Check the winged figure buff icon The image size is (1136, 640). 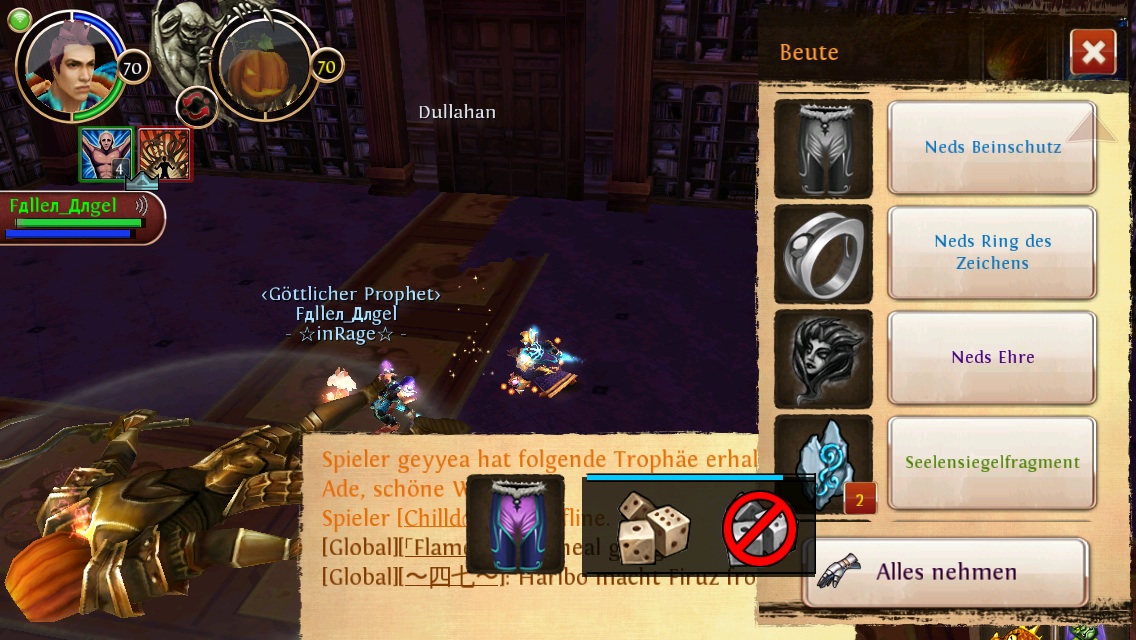tap(106, 154)
